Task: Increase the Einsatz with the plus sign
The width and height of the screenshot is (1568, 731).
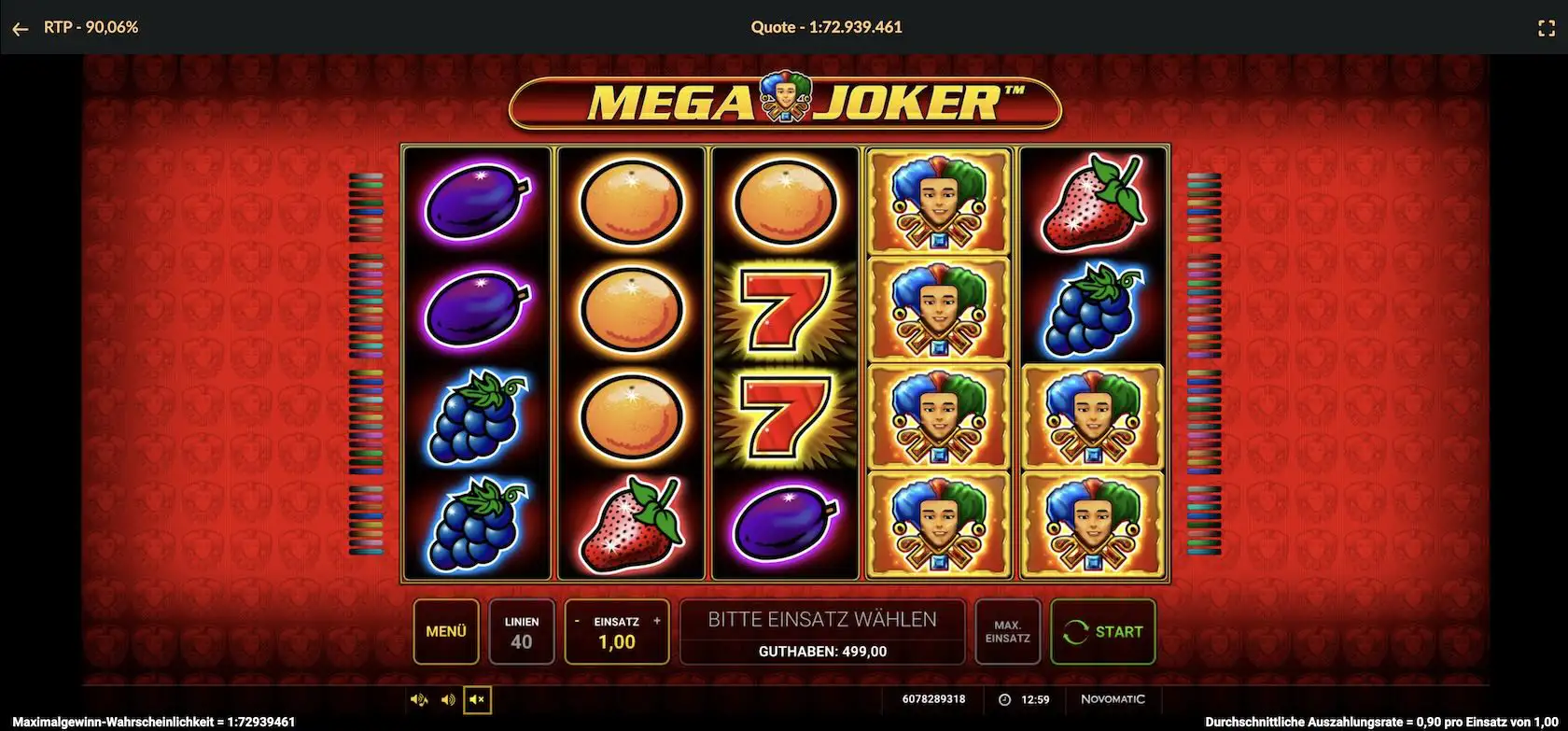Action: pos(657,621)
